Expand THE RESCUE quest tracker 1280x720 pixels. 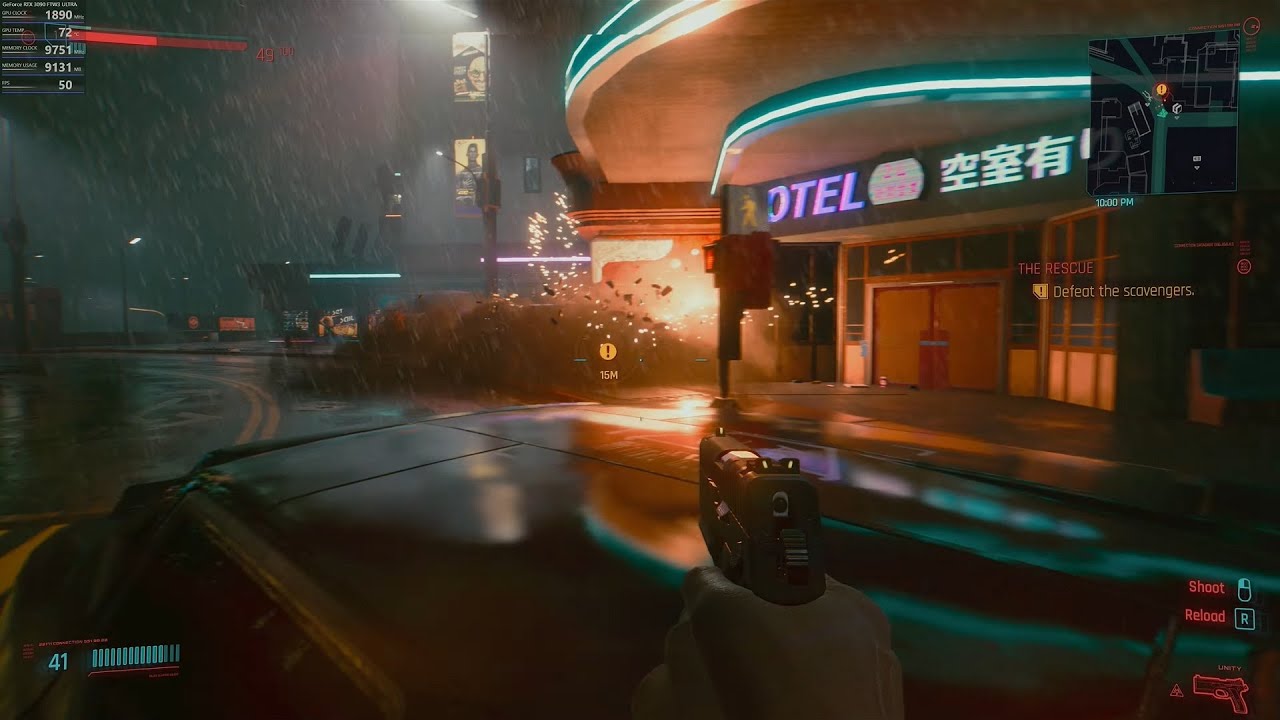(1056, 268)
